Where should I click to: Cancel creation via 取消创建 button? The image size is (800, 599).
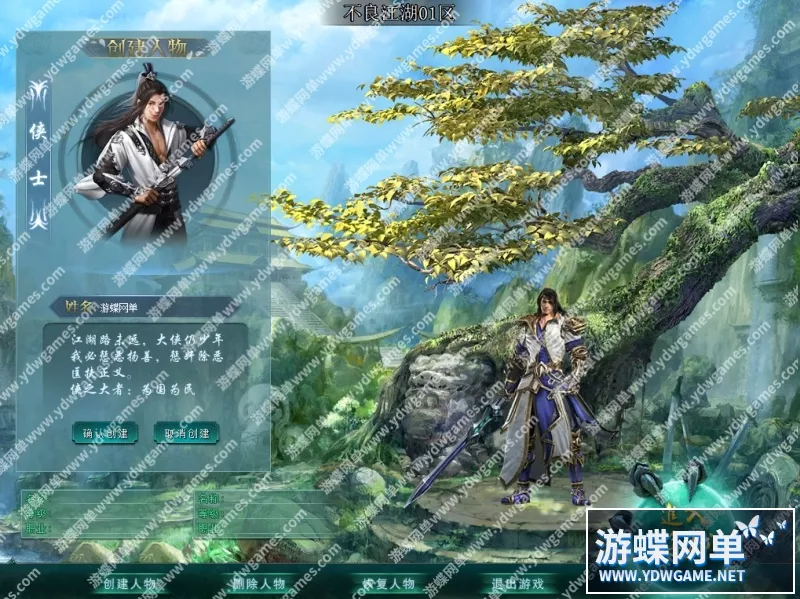(187, 433)
